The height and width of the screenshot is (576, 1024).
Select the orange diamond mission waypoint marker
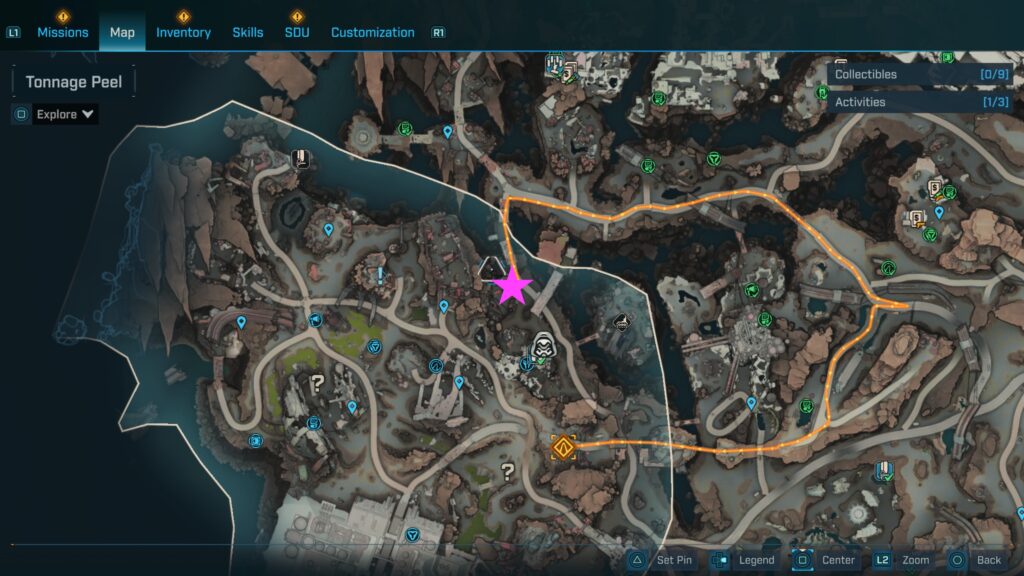pyautogui.click(x=564, y=447)
